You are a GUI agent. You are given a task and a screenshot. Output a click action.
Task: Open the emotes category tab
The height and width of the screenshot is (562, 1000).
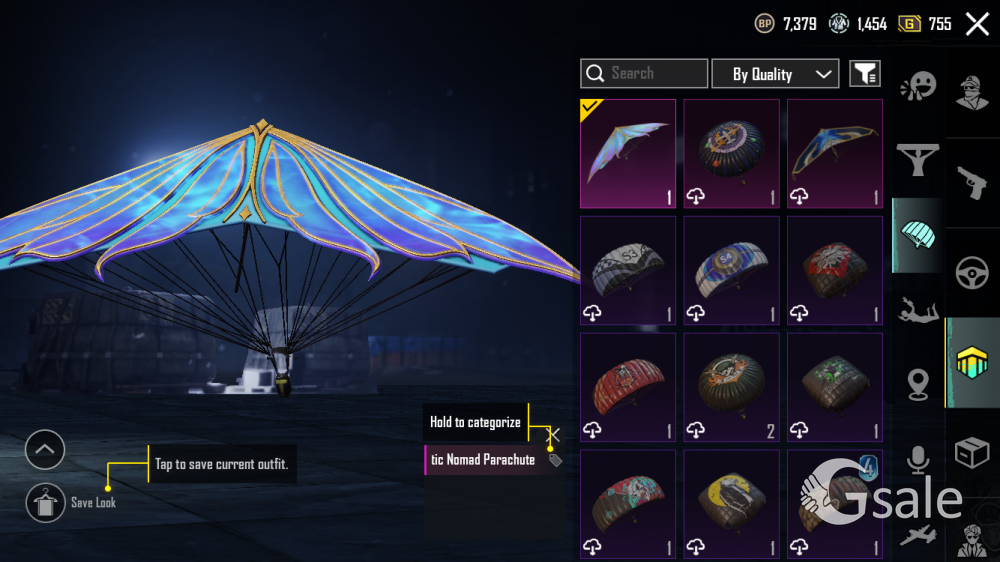(x=917, y=86)
